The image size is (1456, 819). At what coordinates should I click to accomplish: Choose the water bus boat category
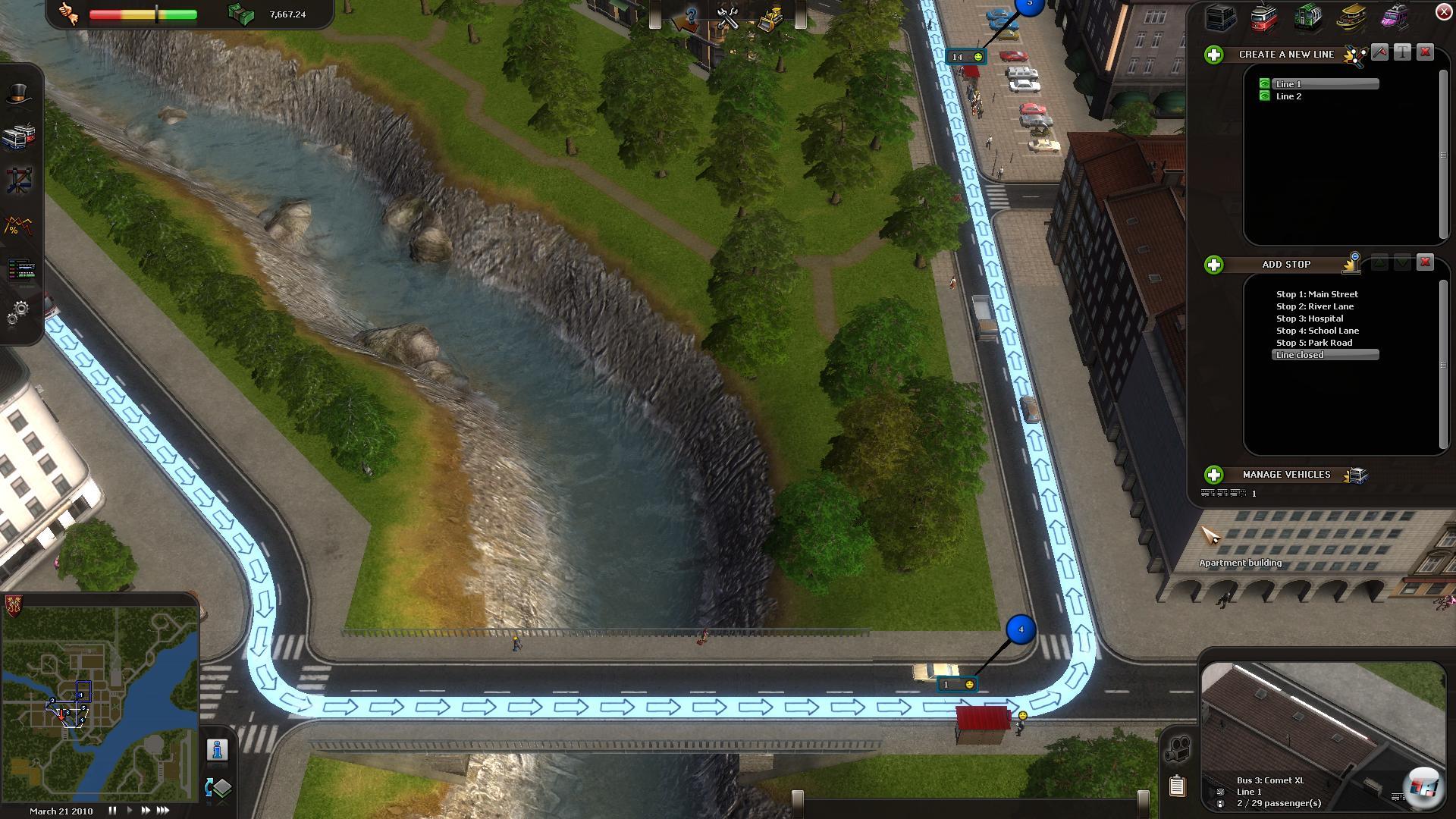click(1351, 17)
